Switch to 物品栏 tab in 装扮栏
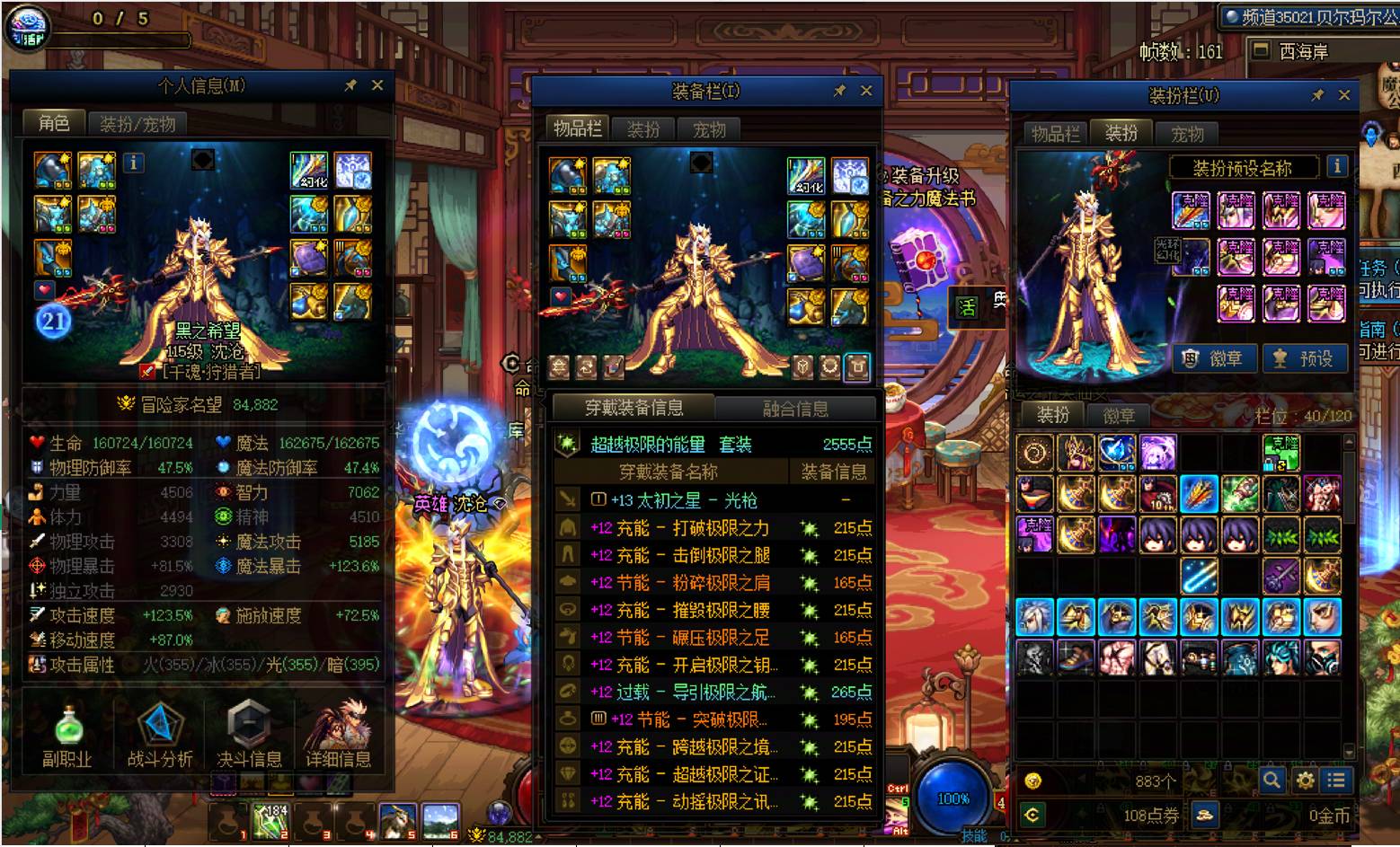Screen dimensions: 1400x847 (1055, 134)
